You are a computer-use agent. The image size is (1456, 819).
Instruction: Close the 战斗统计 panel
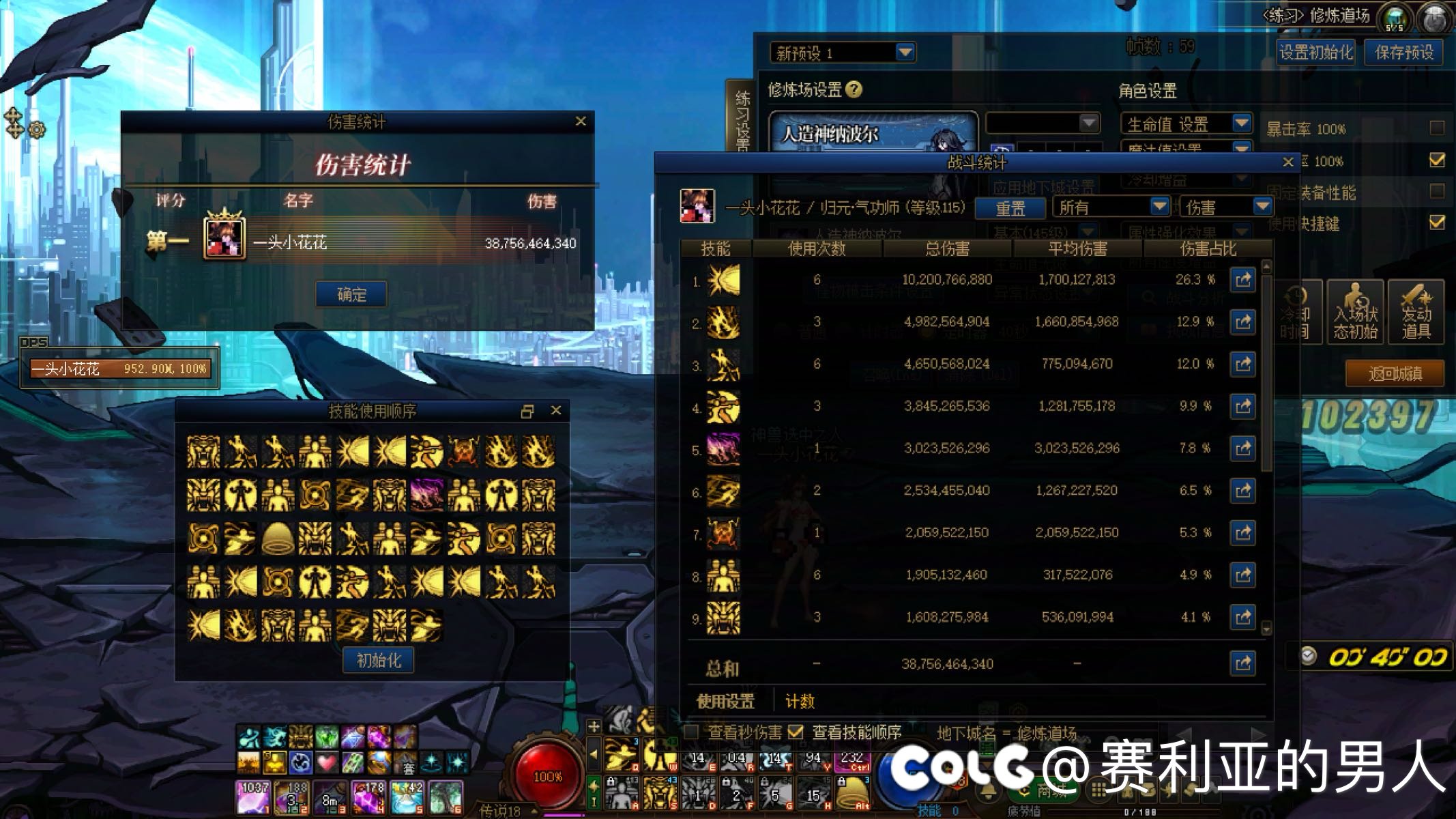pos(1288,162)
